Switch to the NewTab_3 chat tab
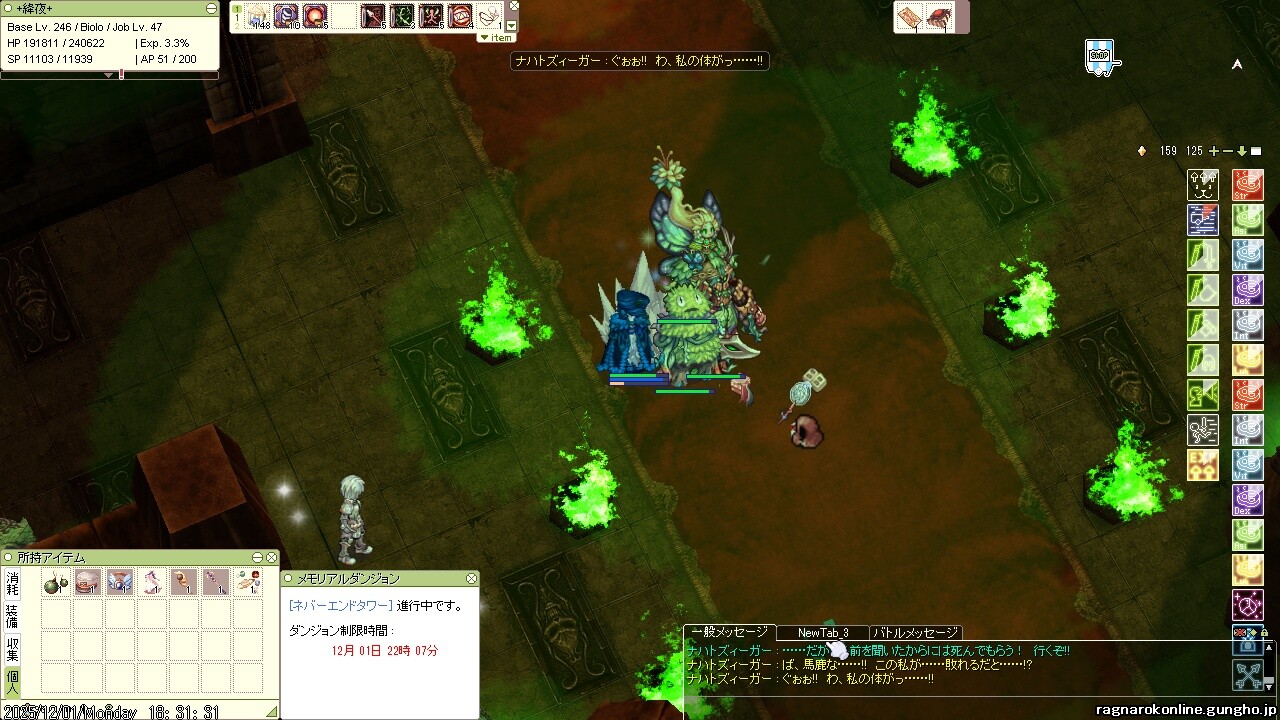This screenshot has width=1280, height=720. click(823, 633)
